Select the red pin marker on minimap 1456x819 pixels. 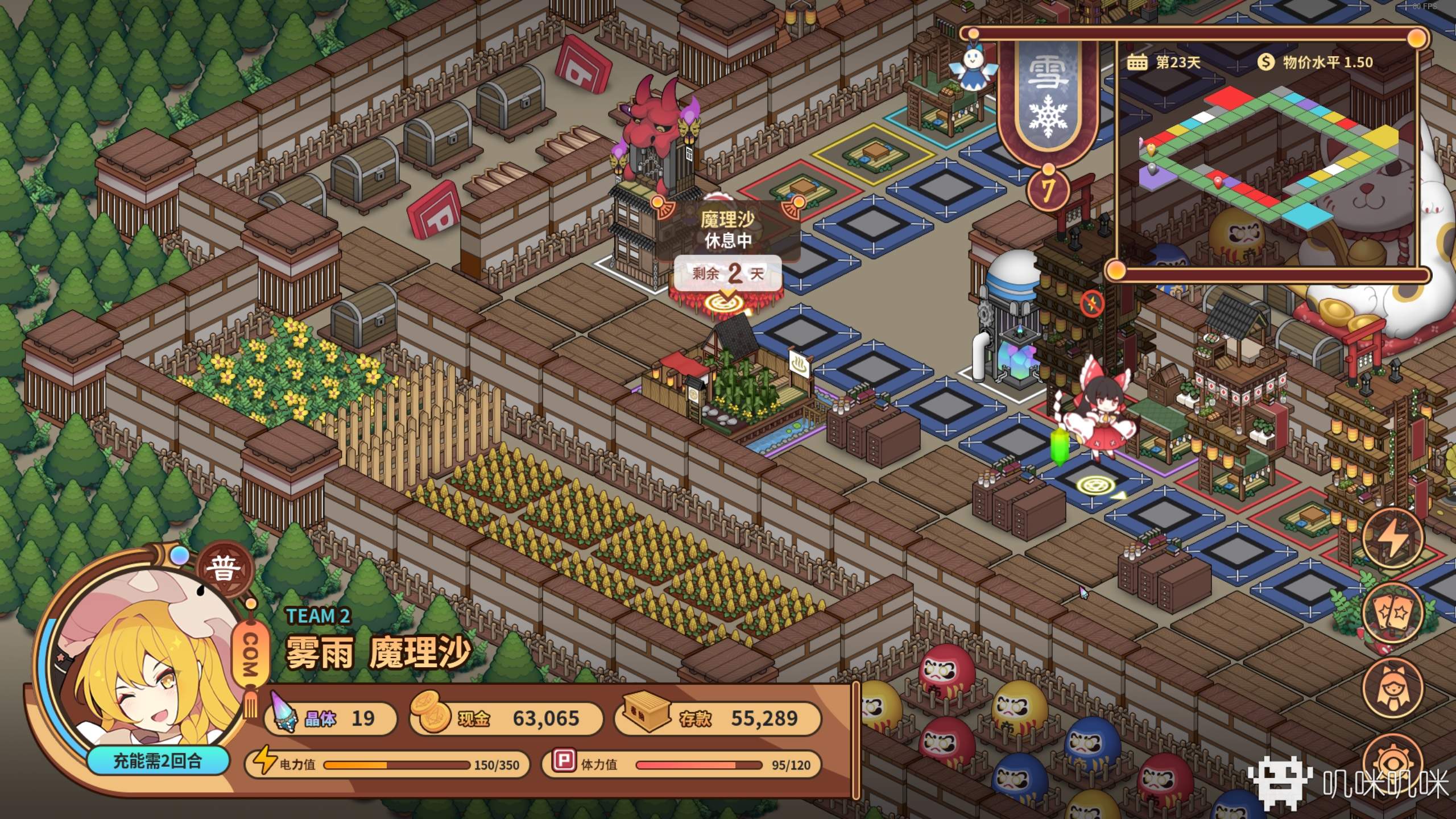pyautogui.click(x=1218, y=182)
